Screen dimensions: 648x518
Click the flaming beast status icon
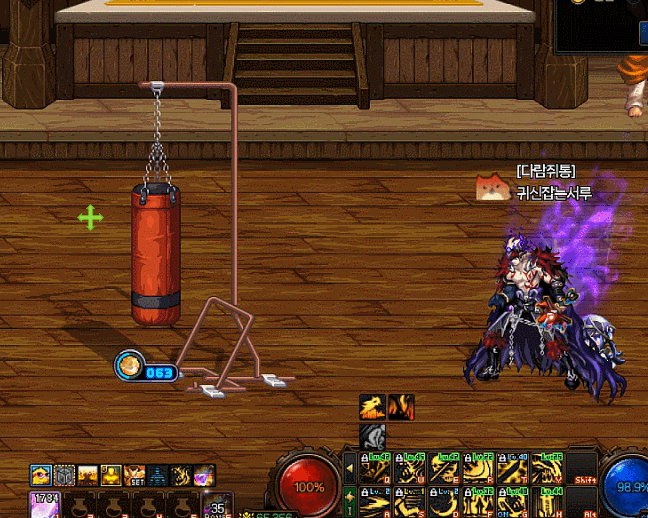[x=372, y=407]
